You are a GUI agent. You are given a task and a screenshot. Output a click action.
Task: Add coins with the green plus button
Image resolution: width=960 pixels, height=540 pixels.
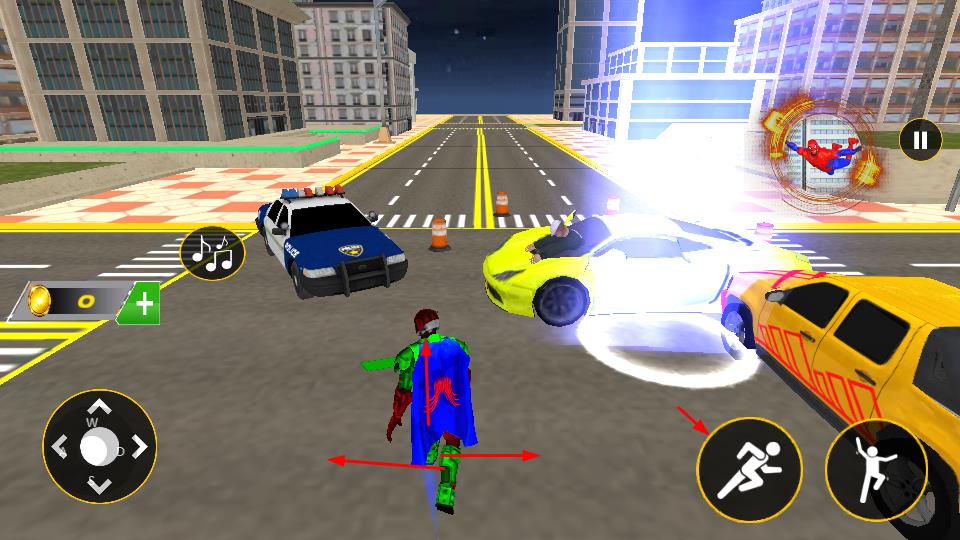tap(142, 304)
